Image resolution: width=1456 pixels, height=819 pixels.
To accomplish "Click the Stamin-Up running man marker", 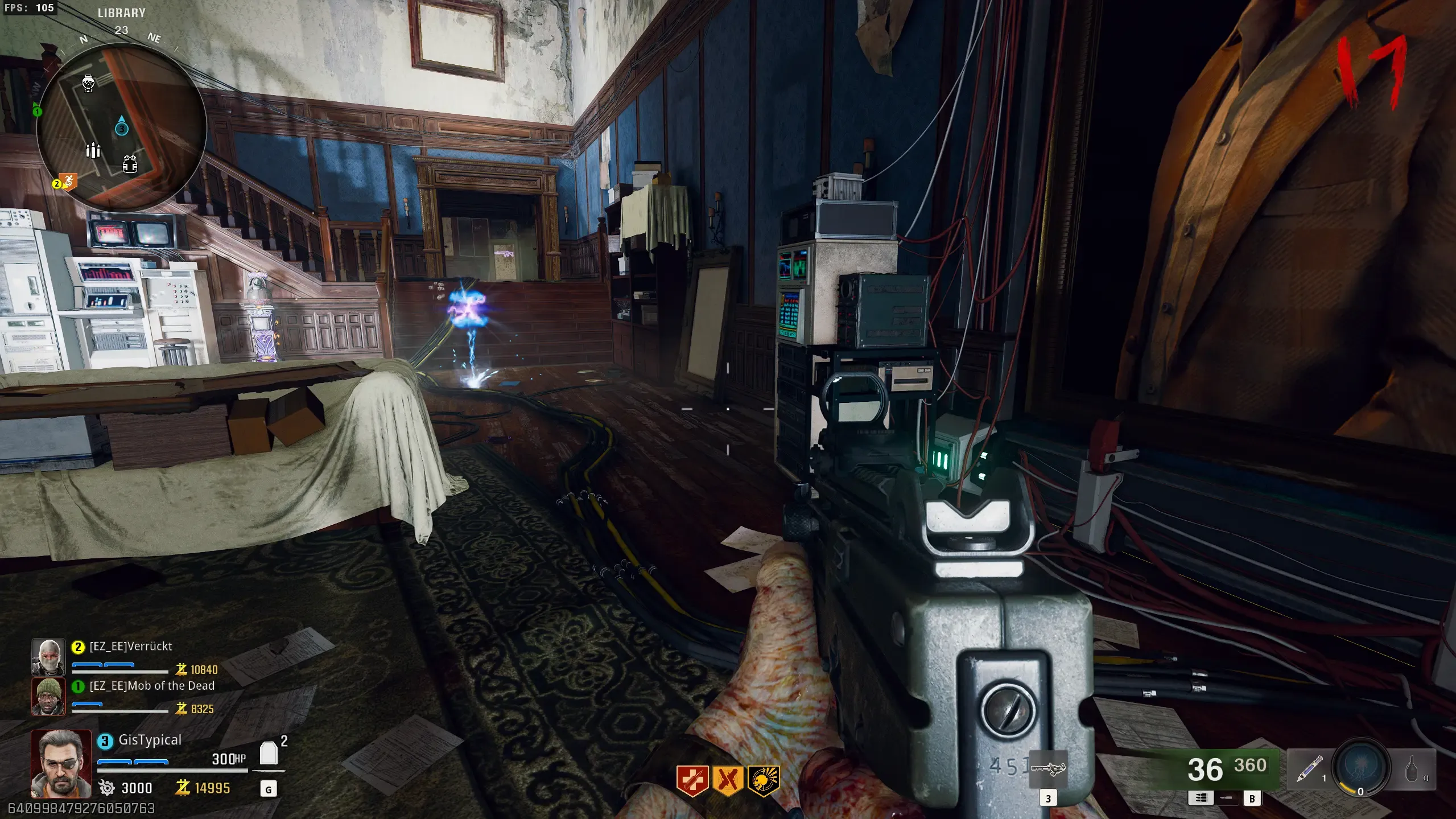I will (69, 182).
